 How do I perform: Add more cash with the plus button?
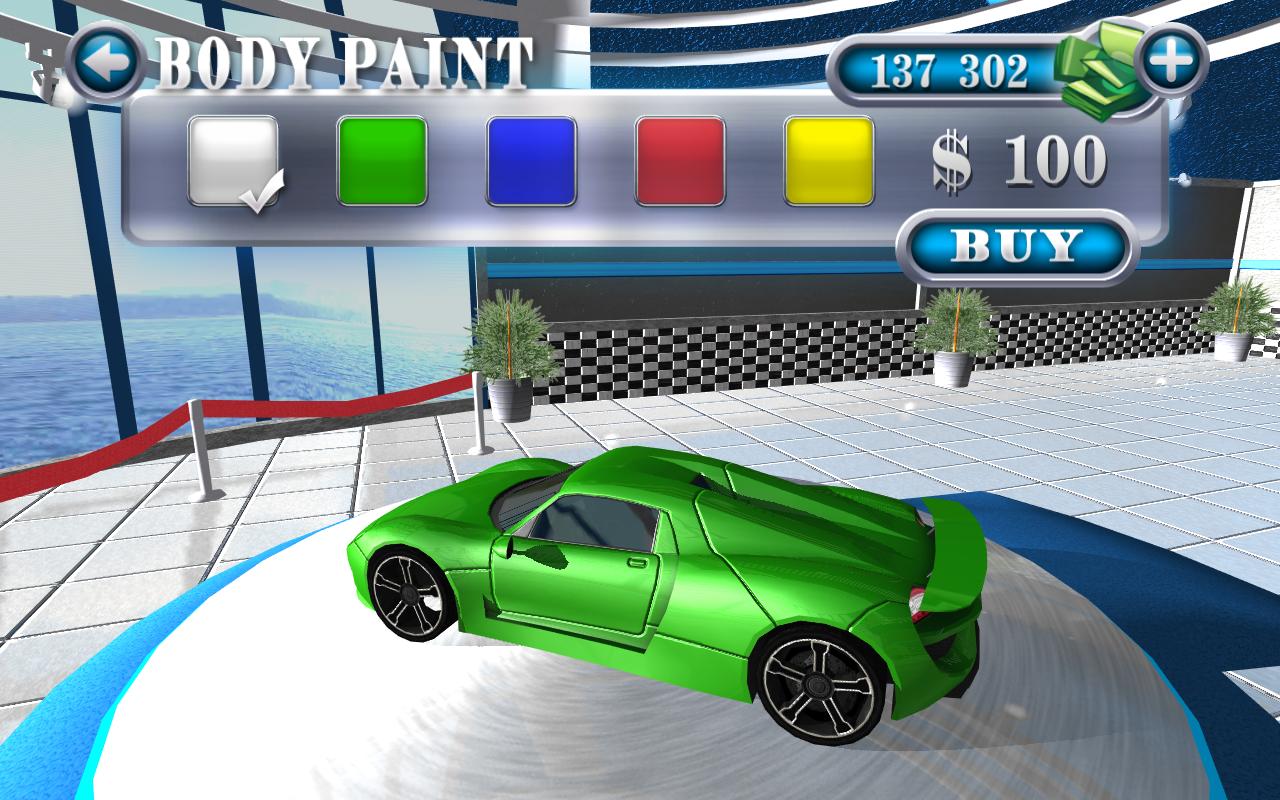(x=1170, y=62)
